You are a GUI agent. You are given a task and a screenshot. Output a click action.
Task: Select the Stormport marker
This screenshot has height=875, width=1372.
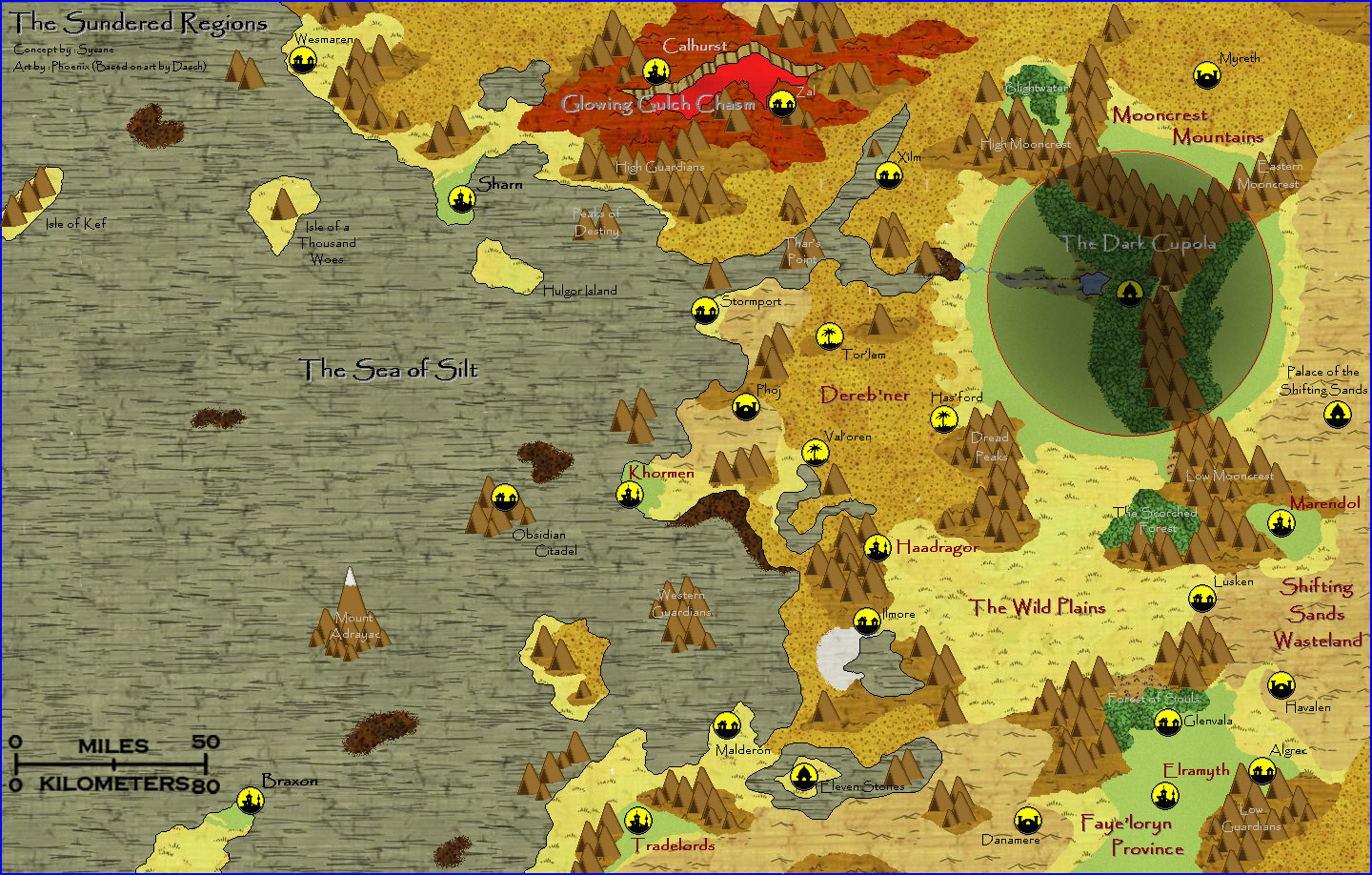click(705, 311)
